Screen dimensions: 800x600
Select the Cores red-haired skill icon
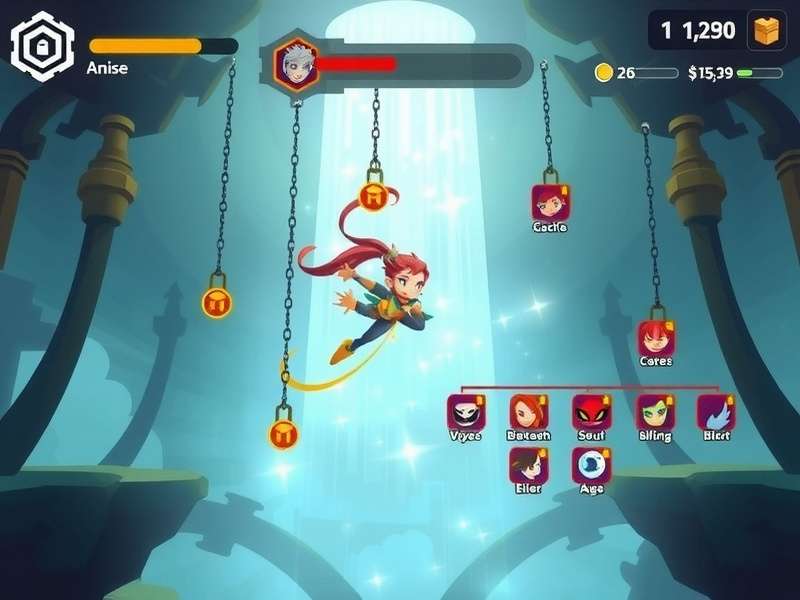pyautogui.click(x=656, y=338)
